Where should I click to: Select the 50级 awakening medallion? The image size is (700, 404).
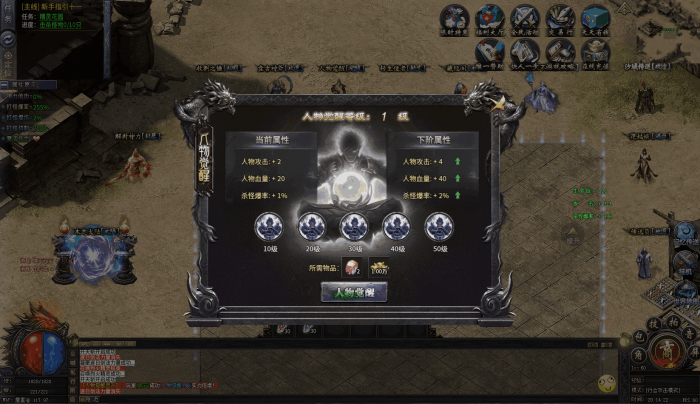click(438, 226)
